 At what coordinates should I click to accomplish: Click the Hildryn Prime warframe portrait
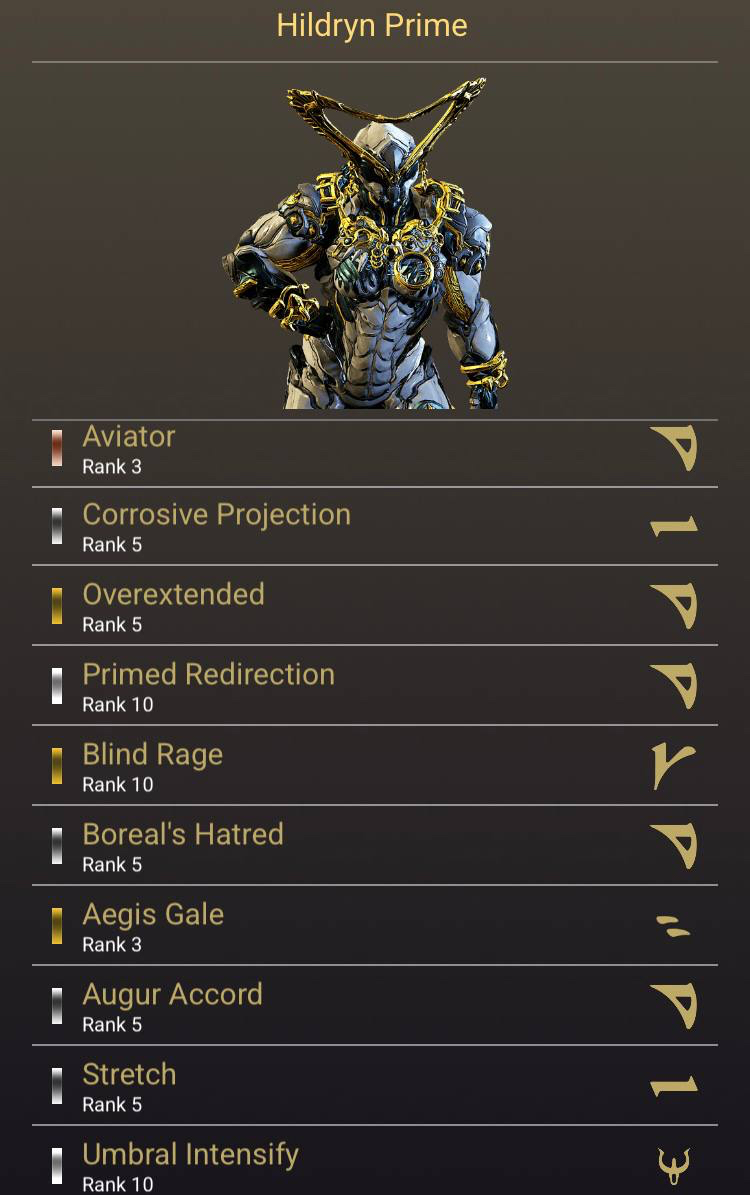(x=372, y=243)
